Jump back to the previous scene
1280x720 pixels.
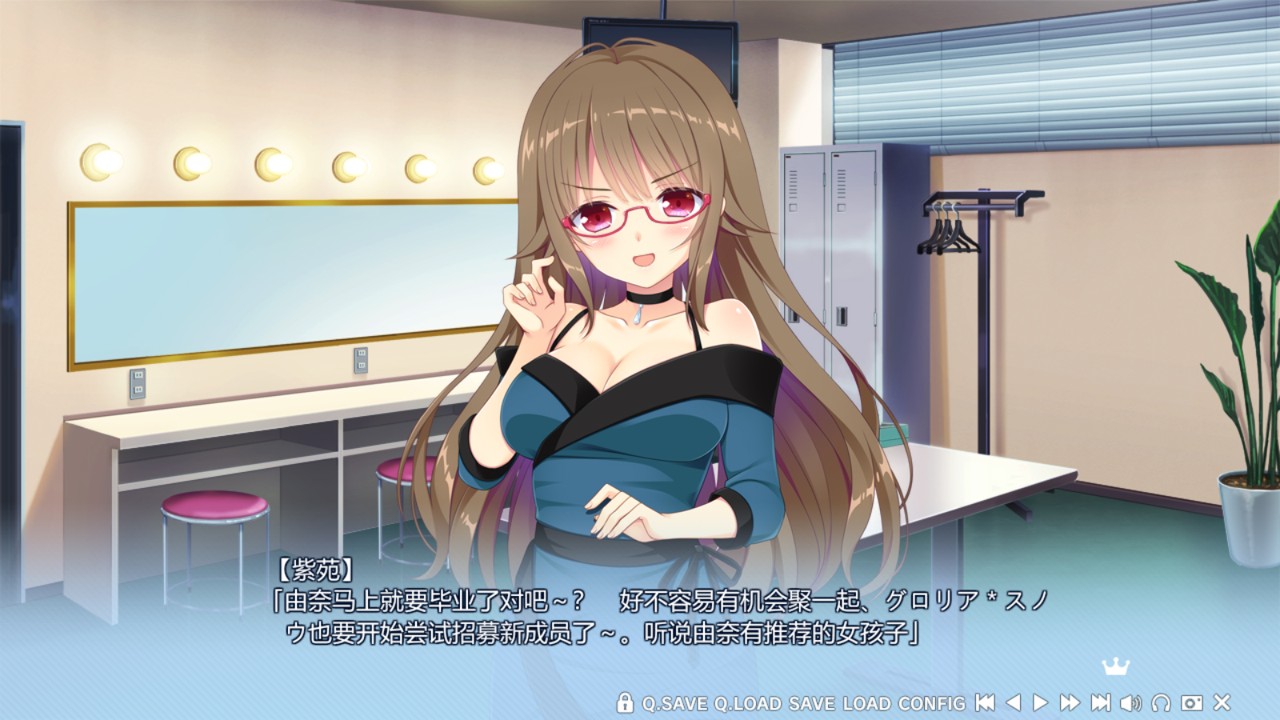(x=985, y=703)
